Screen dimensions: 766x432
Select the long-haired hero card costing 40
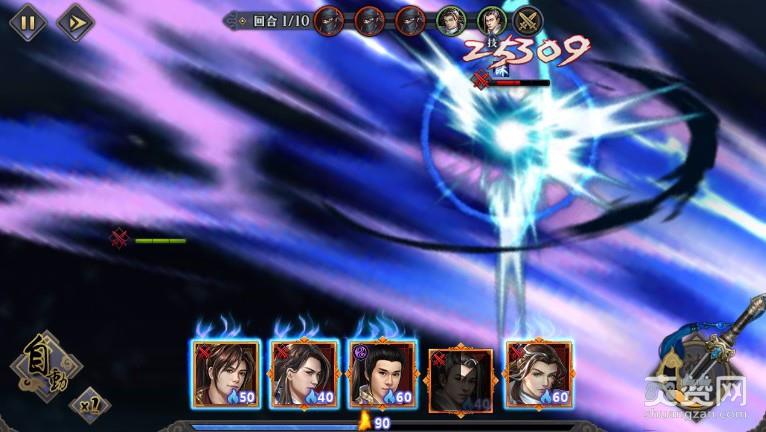pos(304,375)
